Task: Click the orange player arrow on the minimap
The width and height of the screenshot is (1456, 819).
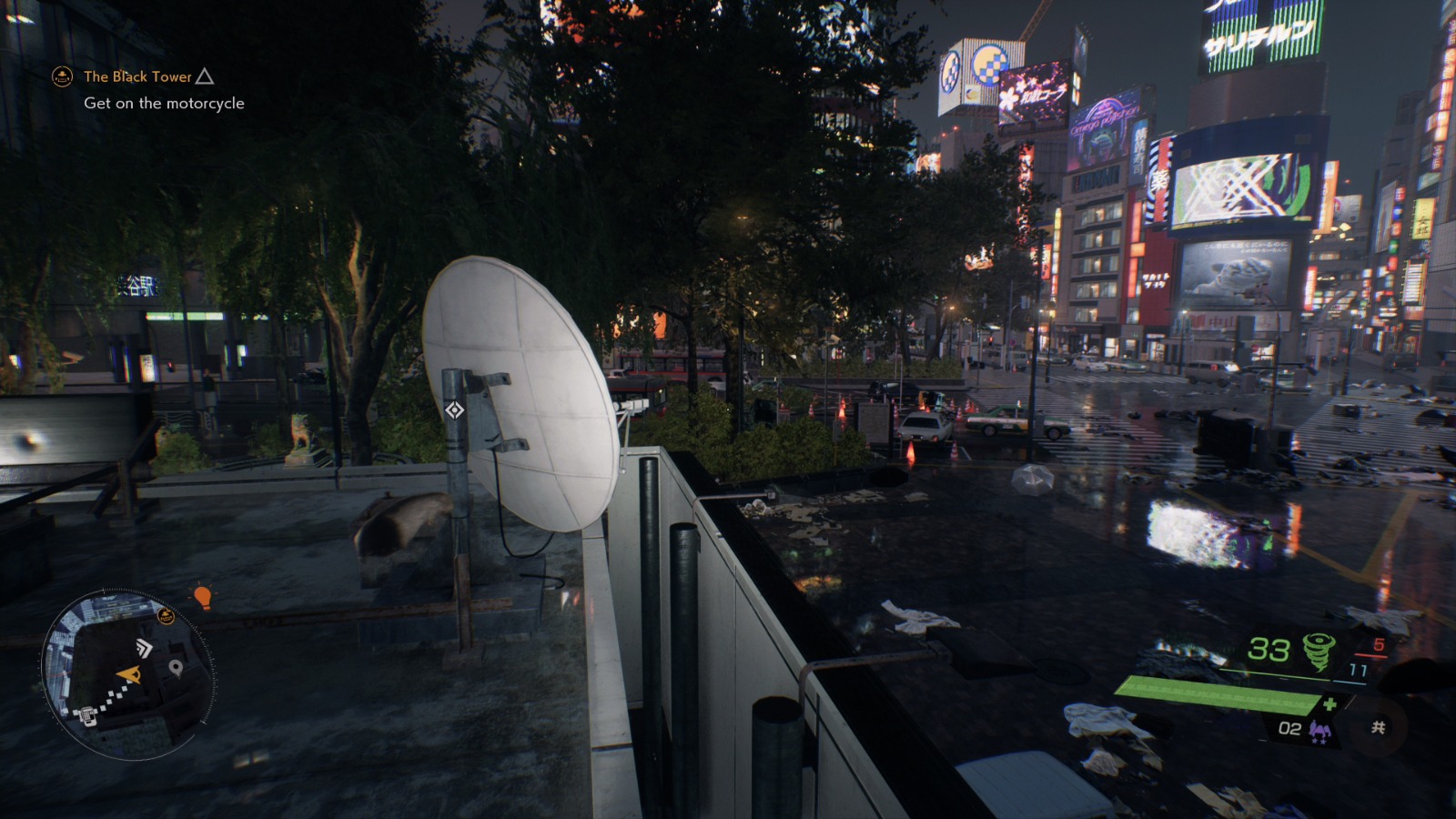Action: [x=129, y=673]
